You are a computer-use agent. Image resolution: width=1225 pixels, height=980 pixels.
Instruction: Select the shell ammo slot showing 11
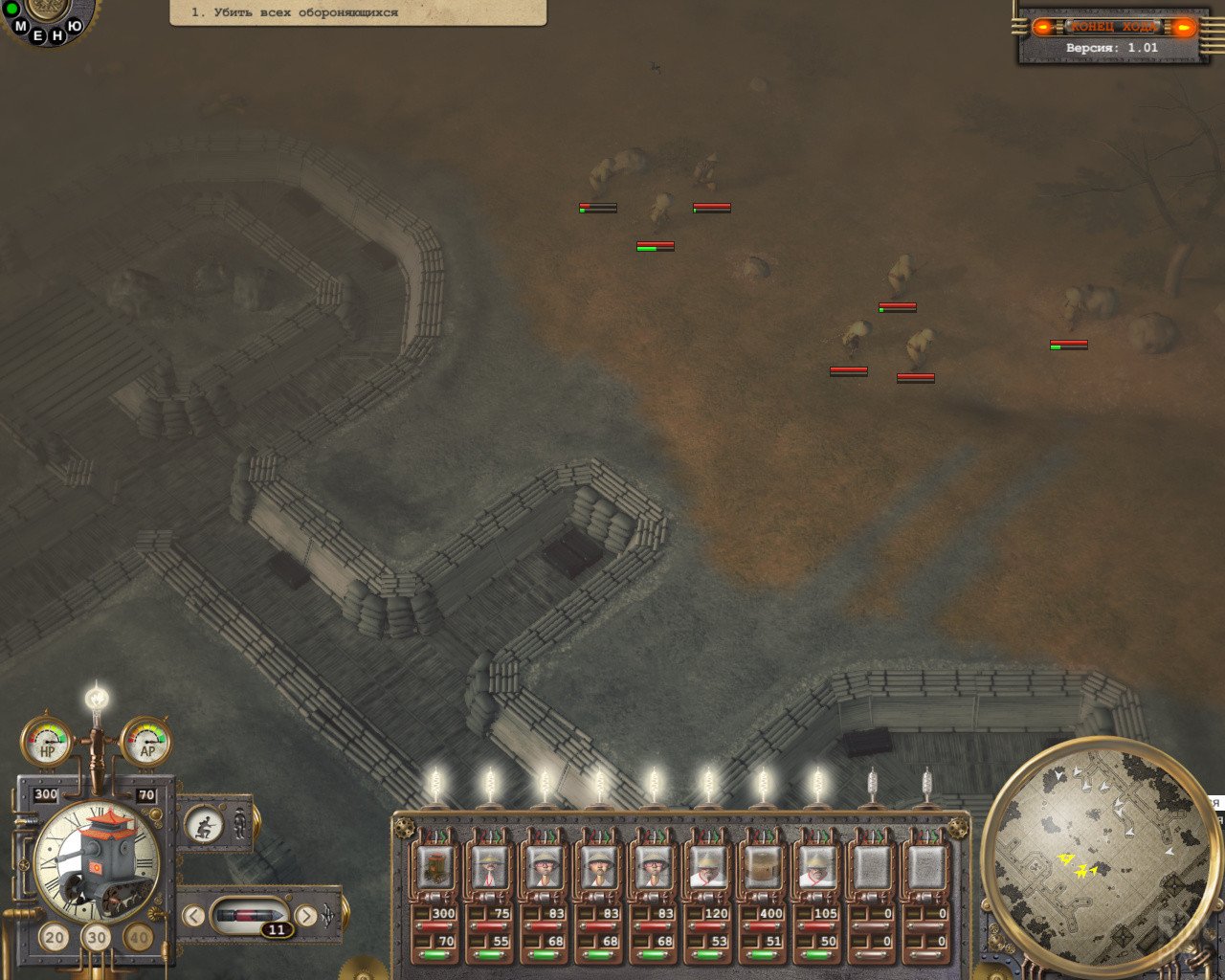250,917
